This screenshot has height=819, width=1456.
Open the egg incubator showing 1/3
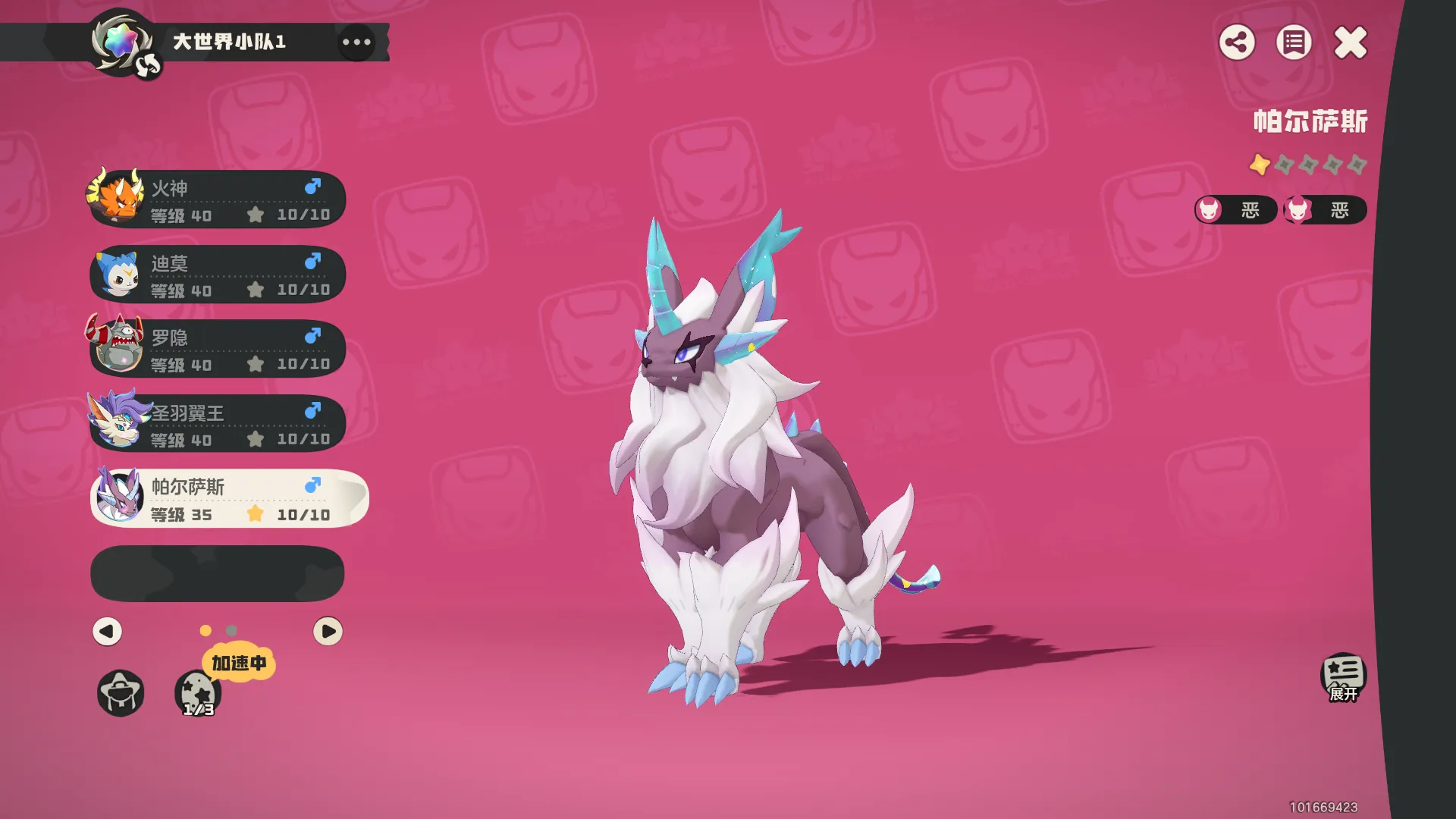[198, 693]
